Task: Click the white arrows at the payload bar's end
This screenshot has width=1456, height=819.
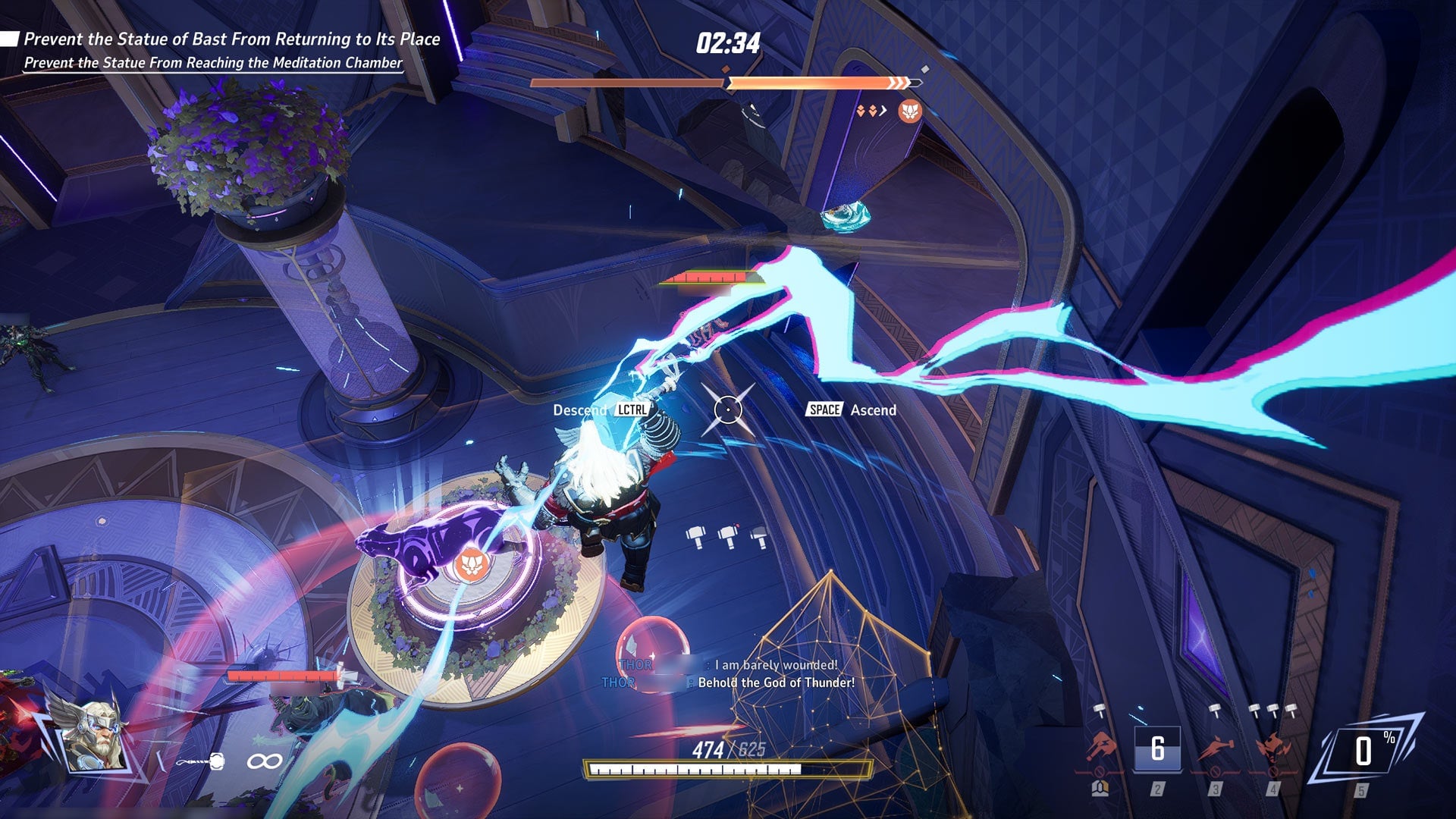Action: click(899, 82)
